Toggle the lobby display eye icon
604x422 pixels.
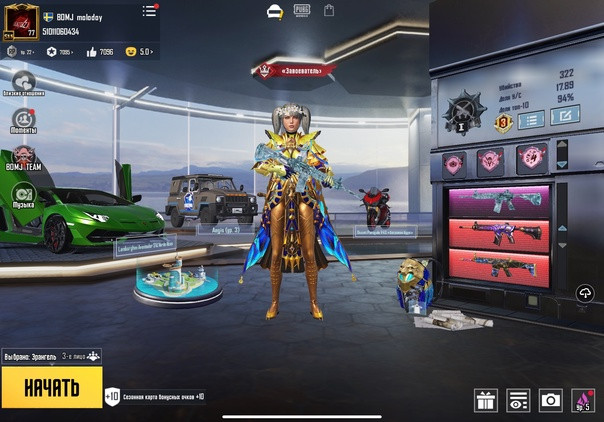tap(518, 401)
